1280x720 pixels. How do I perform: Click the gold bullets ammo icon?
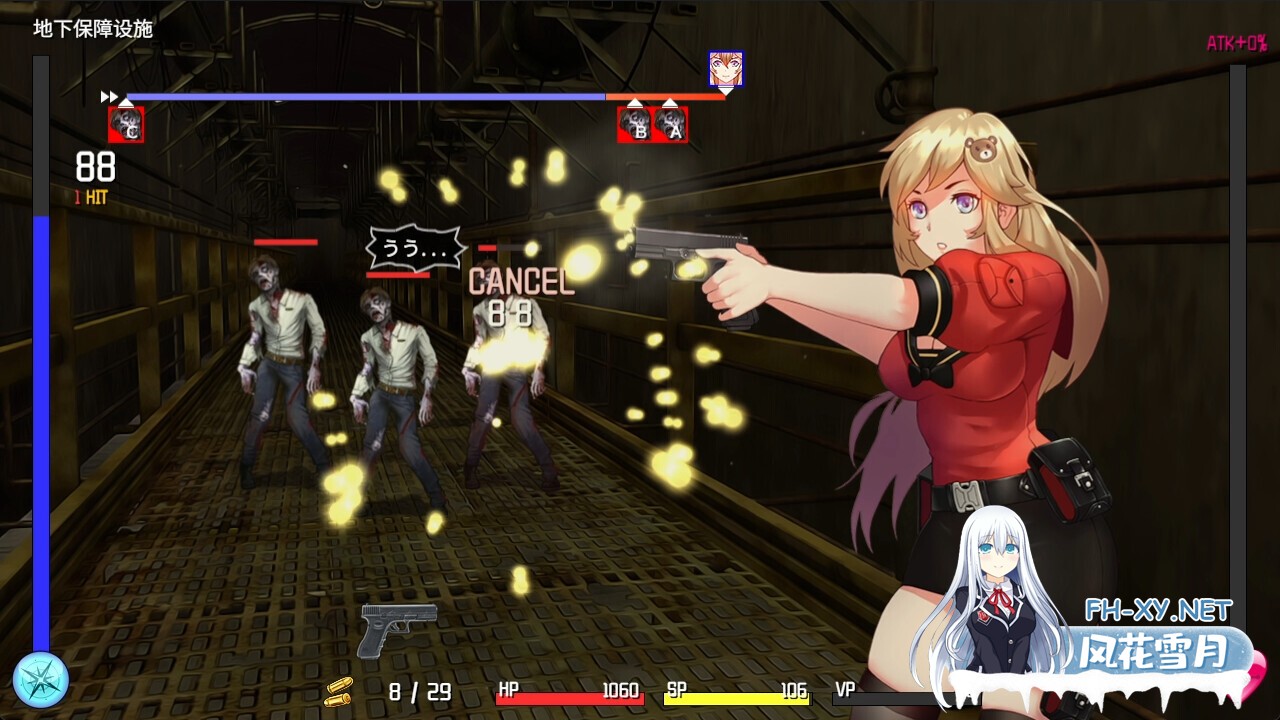tap(338, 691)
